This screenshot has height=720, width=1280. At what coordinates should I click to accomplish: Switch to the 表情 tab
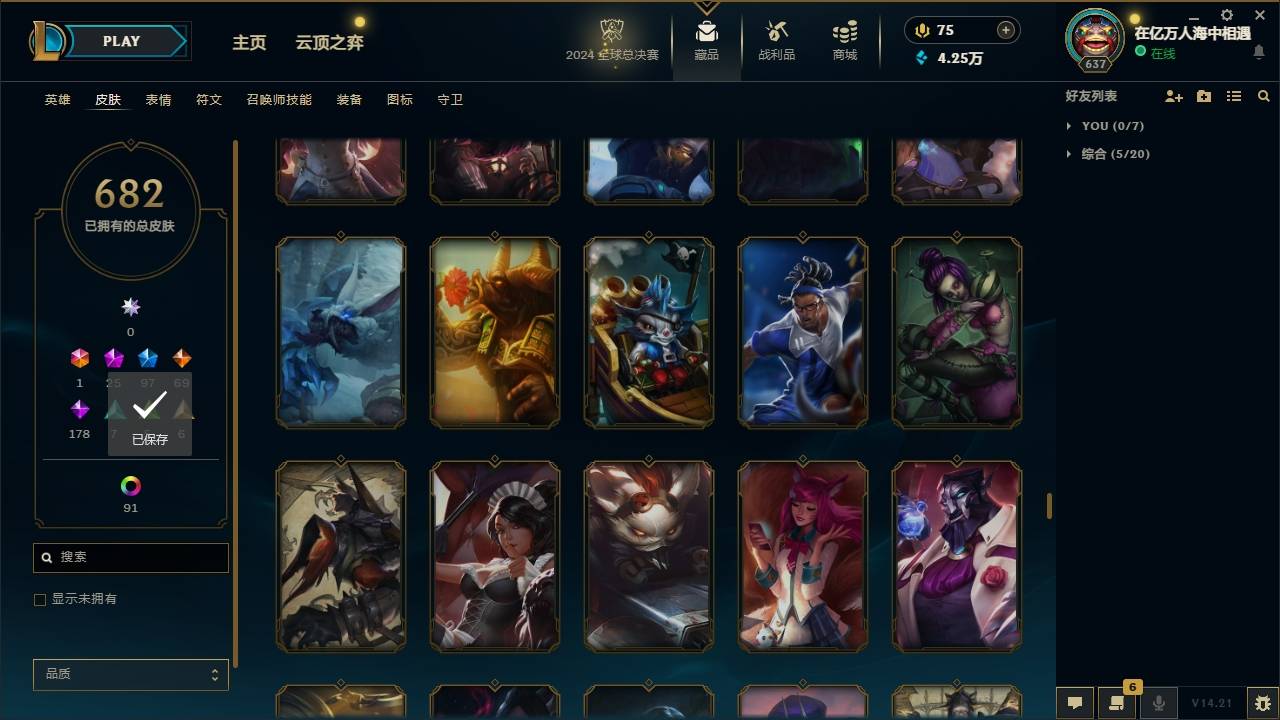tap(160, 100)
